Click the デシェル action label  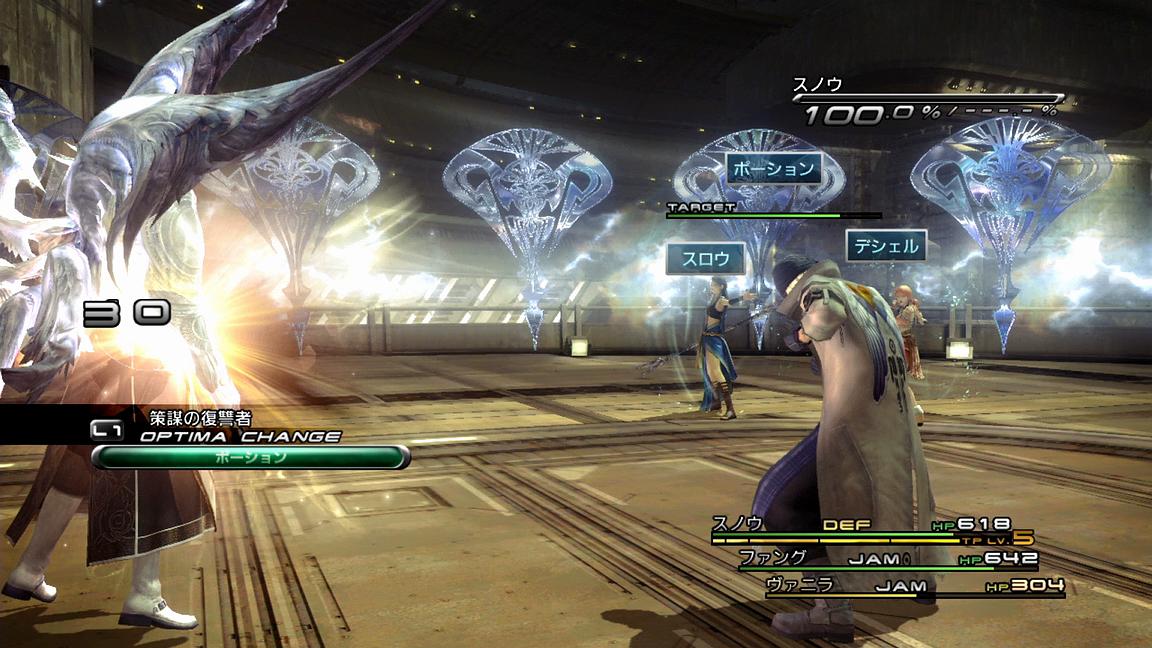(885, 245)
